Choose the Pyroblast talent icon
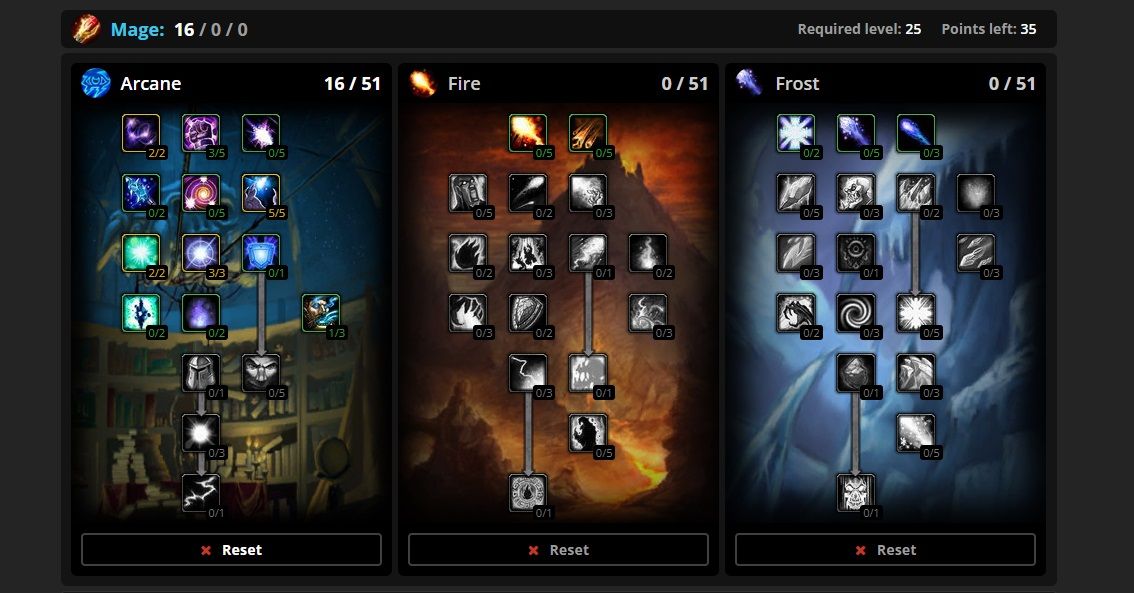Screen dimensions: 1134x593 tap(588, 253)
